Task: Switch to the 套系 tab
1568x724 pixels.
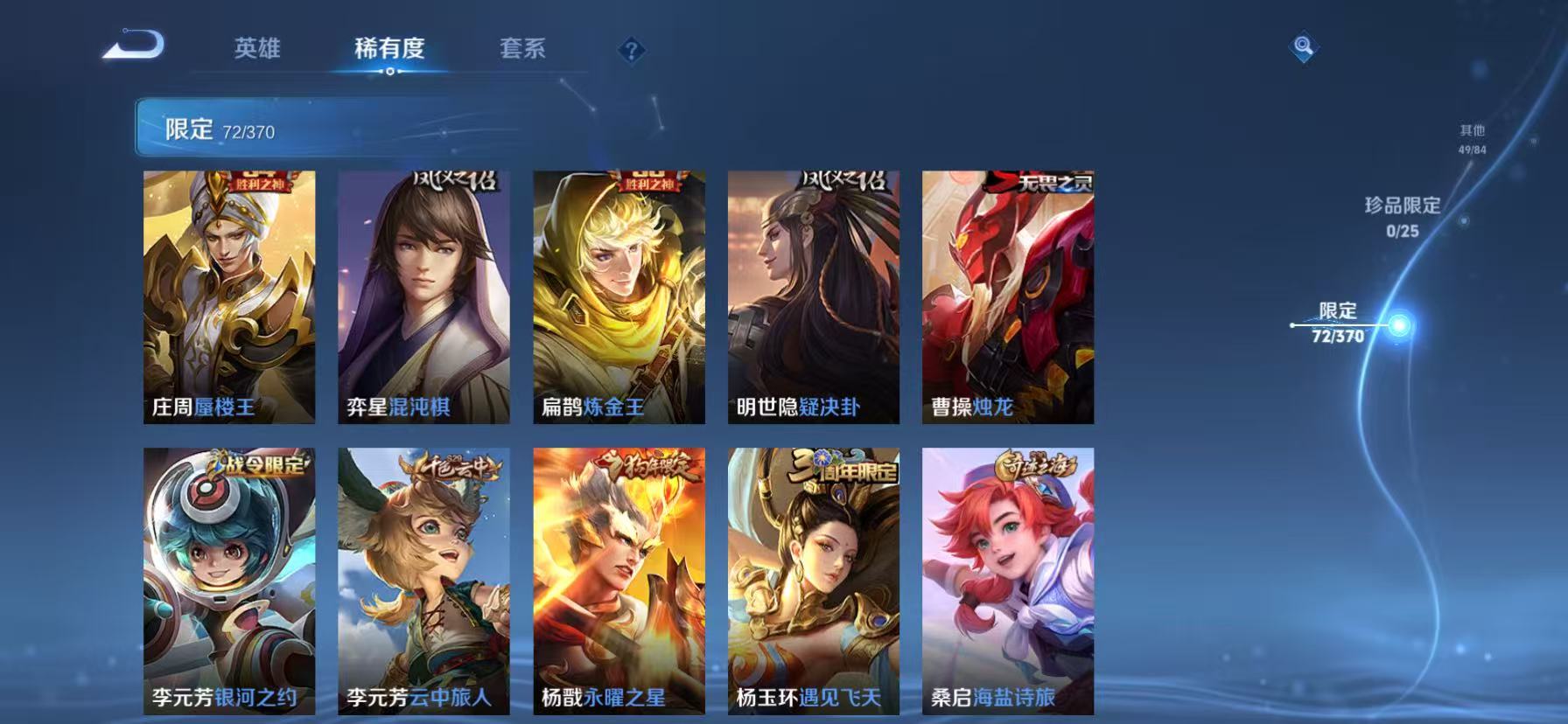Action: pos(522,50)
